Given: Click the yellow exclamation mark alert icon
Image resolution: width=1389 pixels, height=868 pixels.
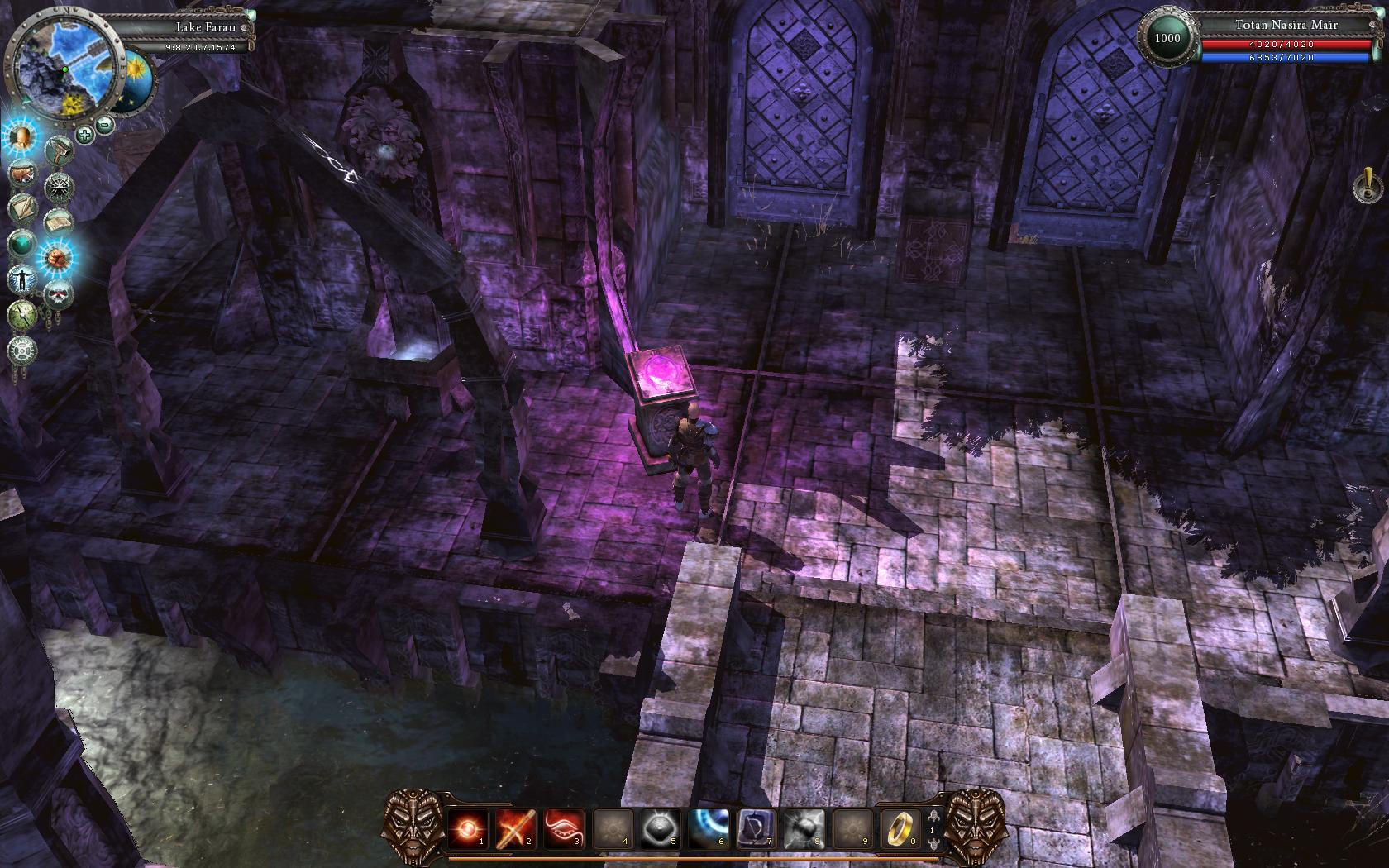Looking at the screenshot, I should [1368, 184].
